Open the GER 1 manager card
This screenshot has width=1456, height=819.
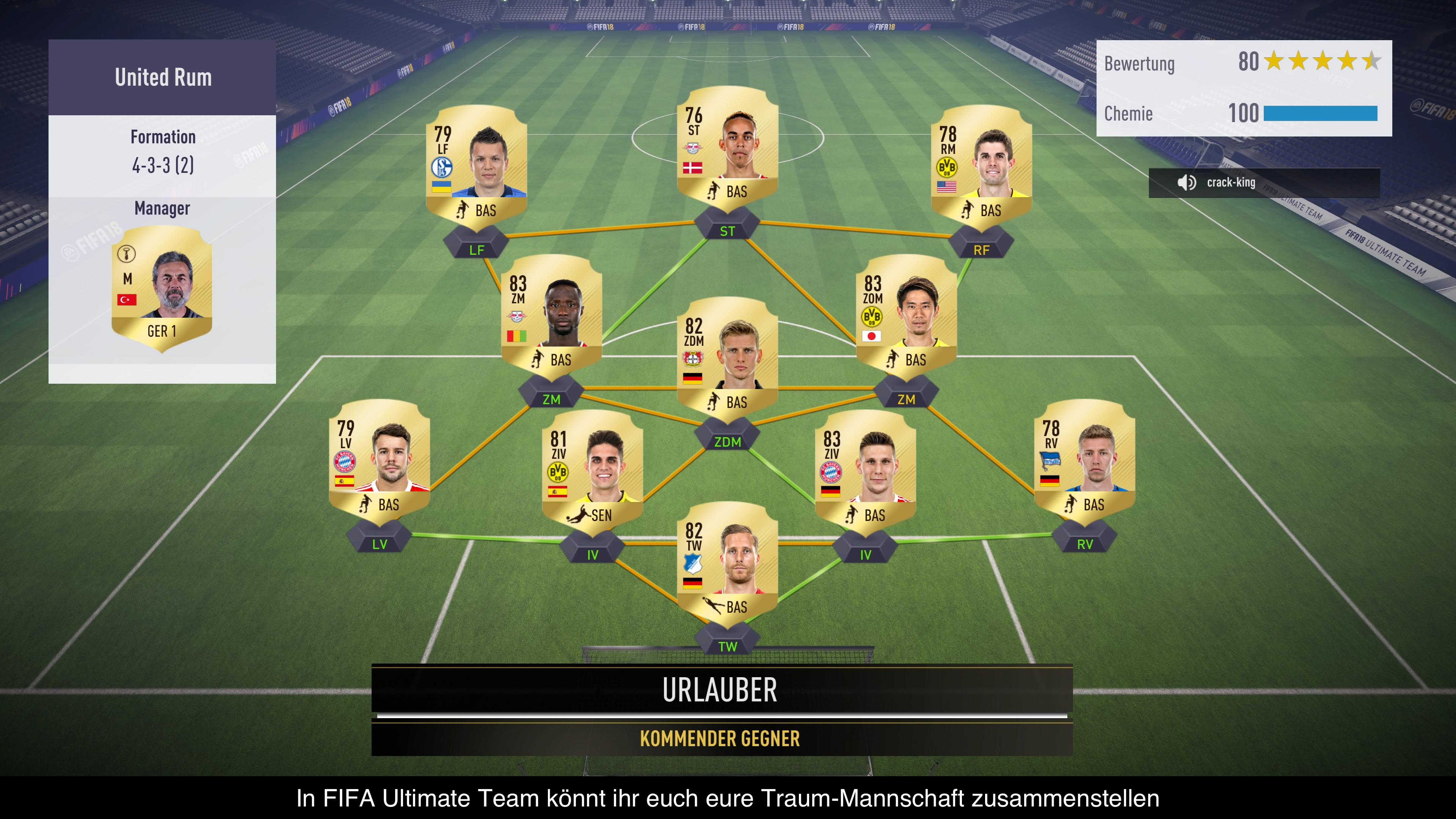[x=162, y=288]
